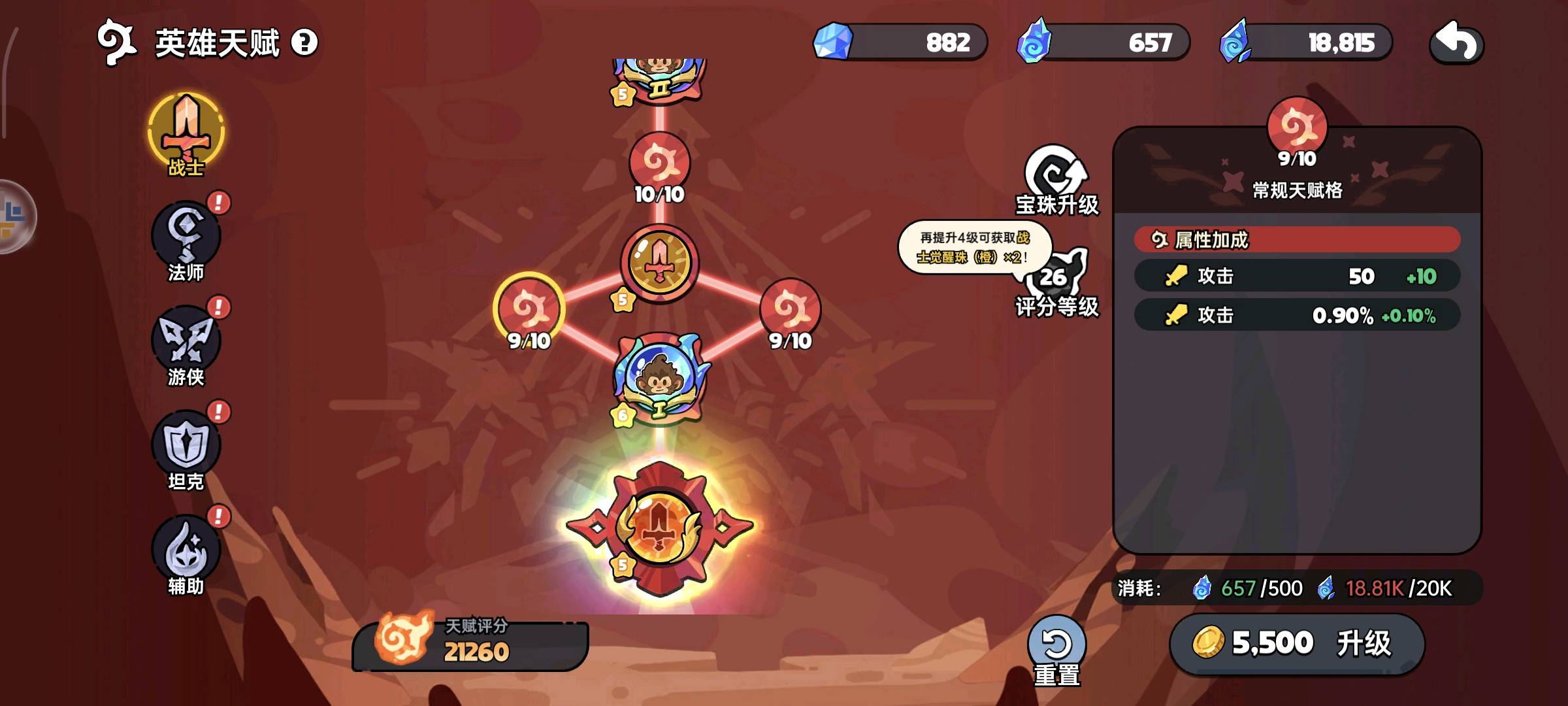Screen dimensions: 1568x706
Task: Choose the 坦克 tank class tab
Action: (186, 448)
